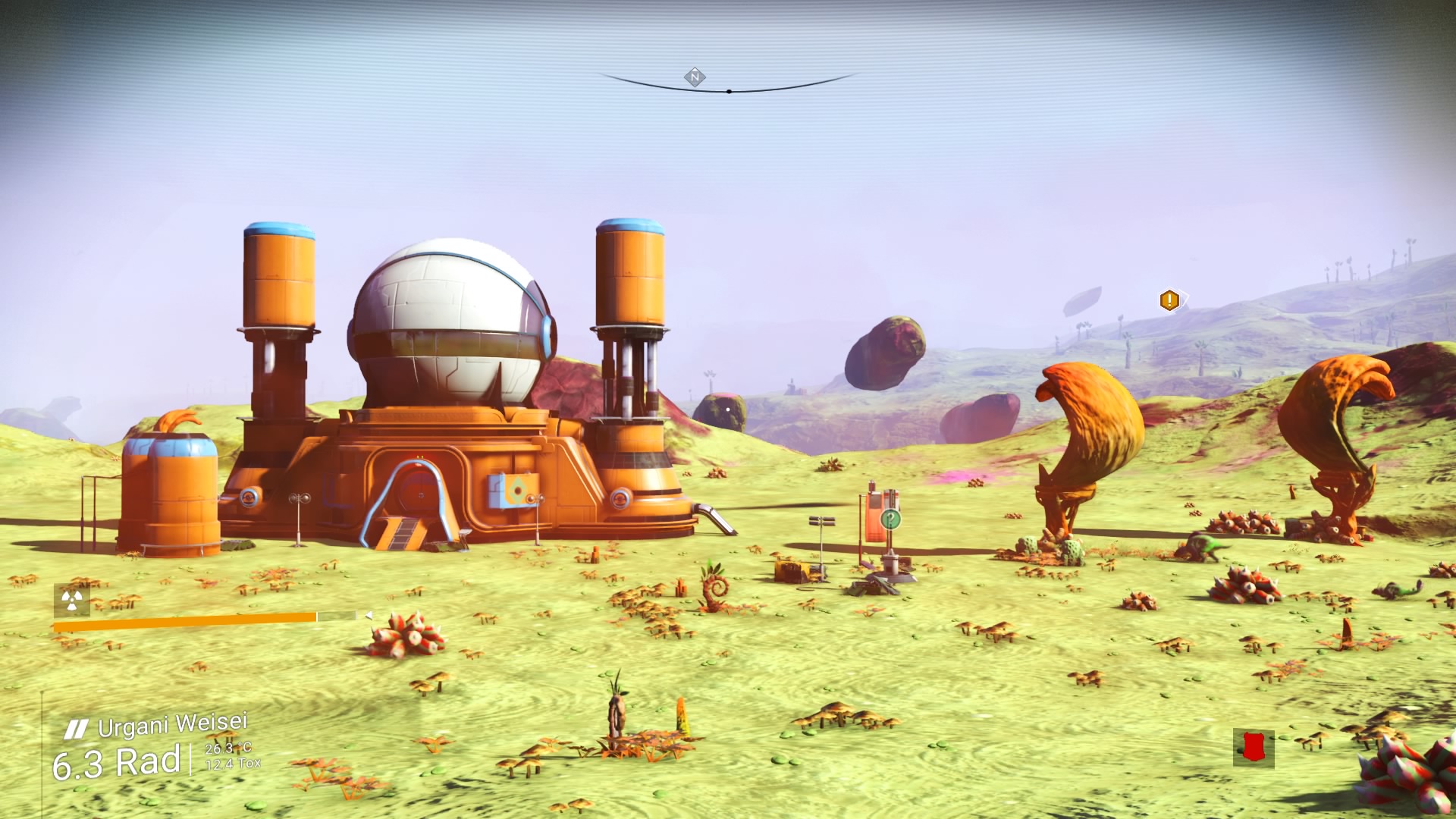Select the green question mark marker
Image resolution: width=1456 pixels, height=819 pixels.
(892, 519)
